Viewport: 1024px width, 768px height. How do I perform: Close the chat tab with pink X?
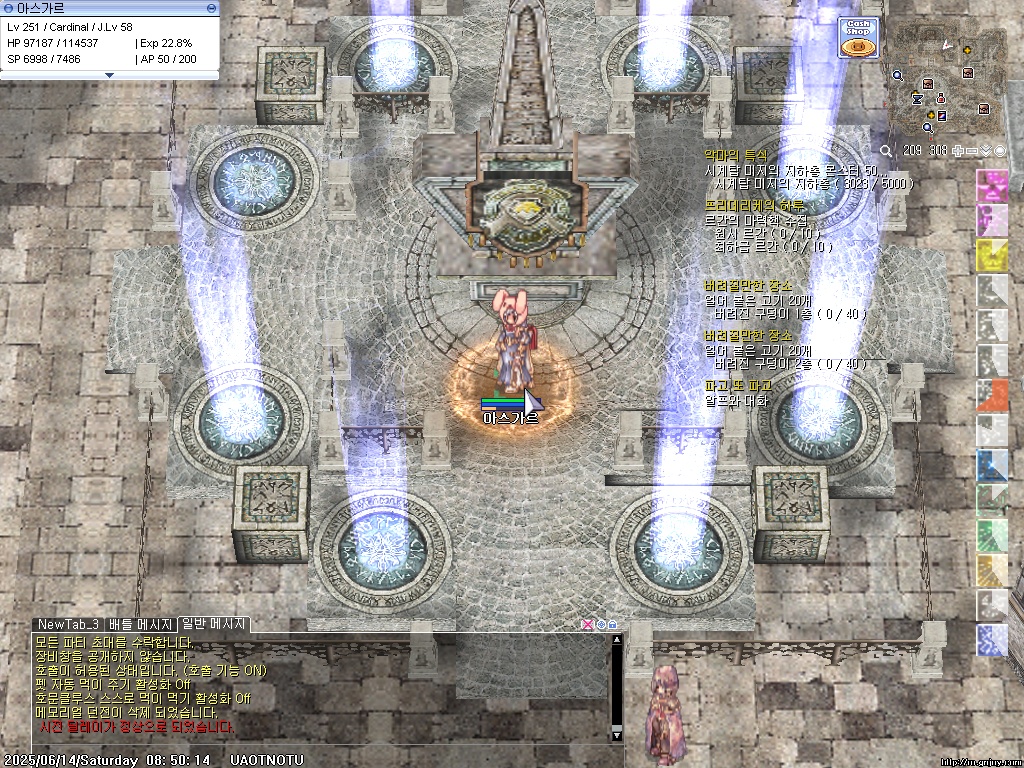tap(588, 625)
